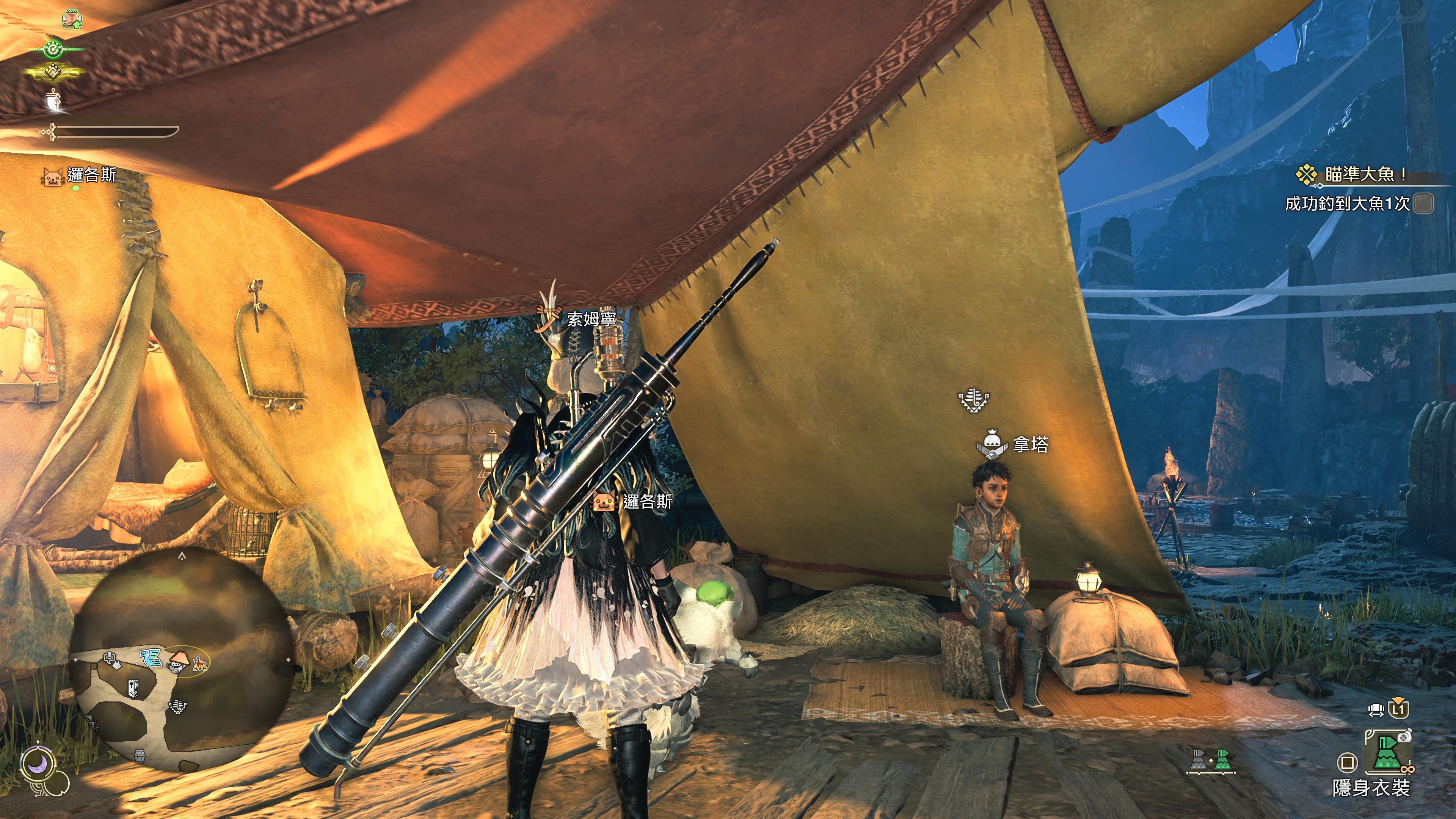Click the yellow glowing diamond gauge icon
Screen dimensions: 1456x819
click(x=54, y=72)
